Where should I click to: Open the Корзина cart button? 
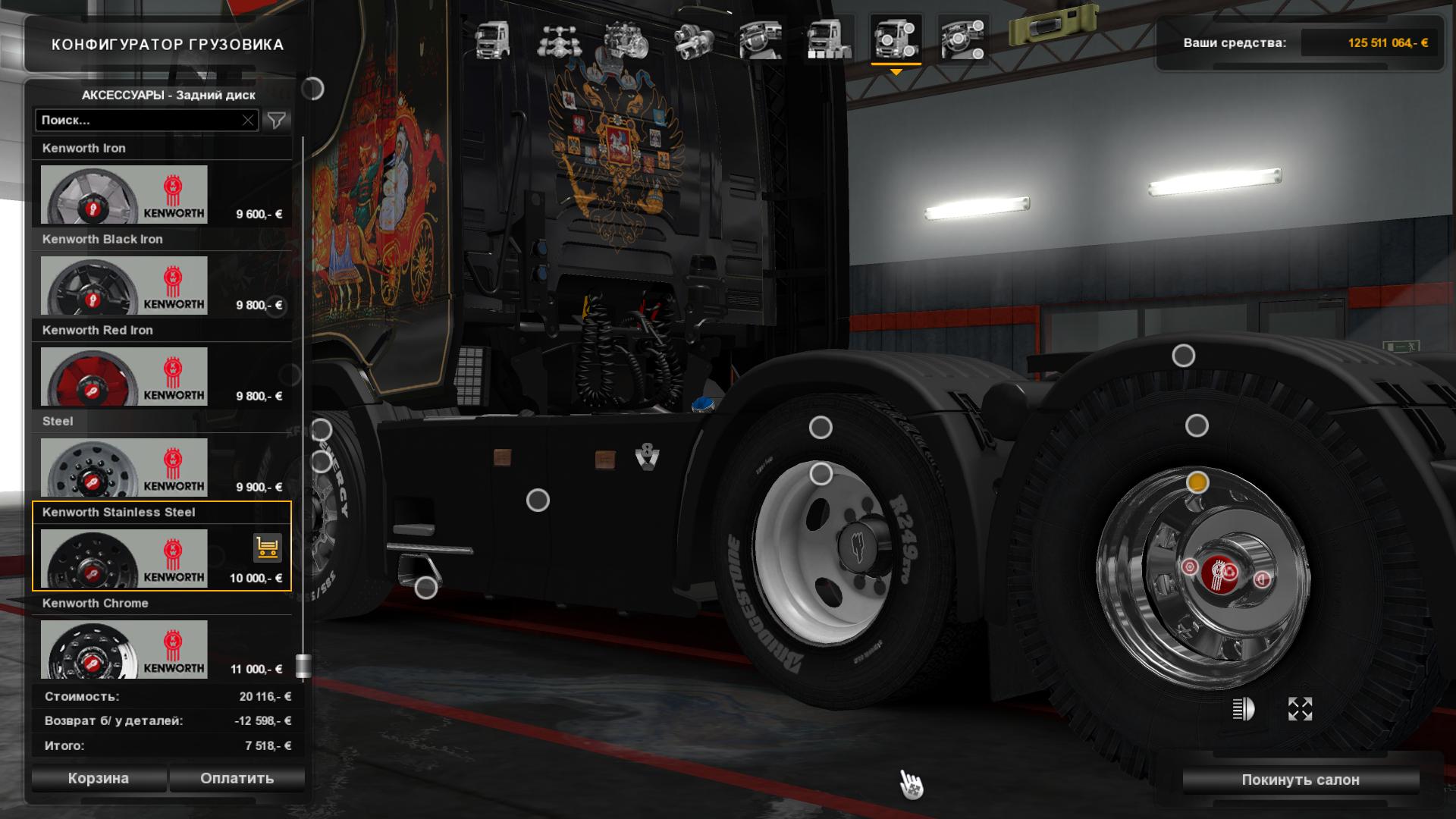(99, 779)
